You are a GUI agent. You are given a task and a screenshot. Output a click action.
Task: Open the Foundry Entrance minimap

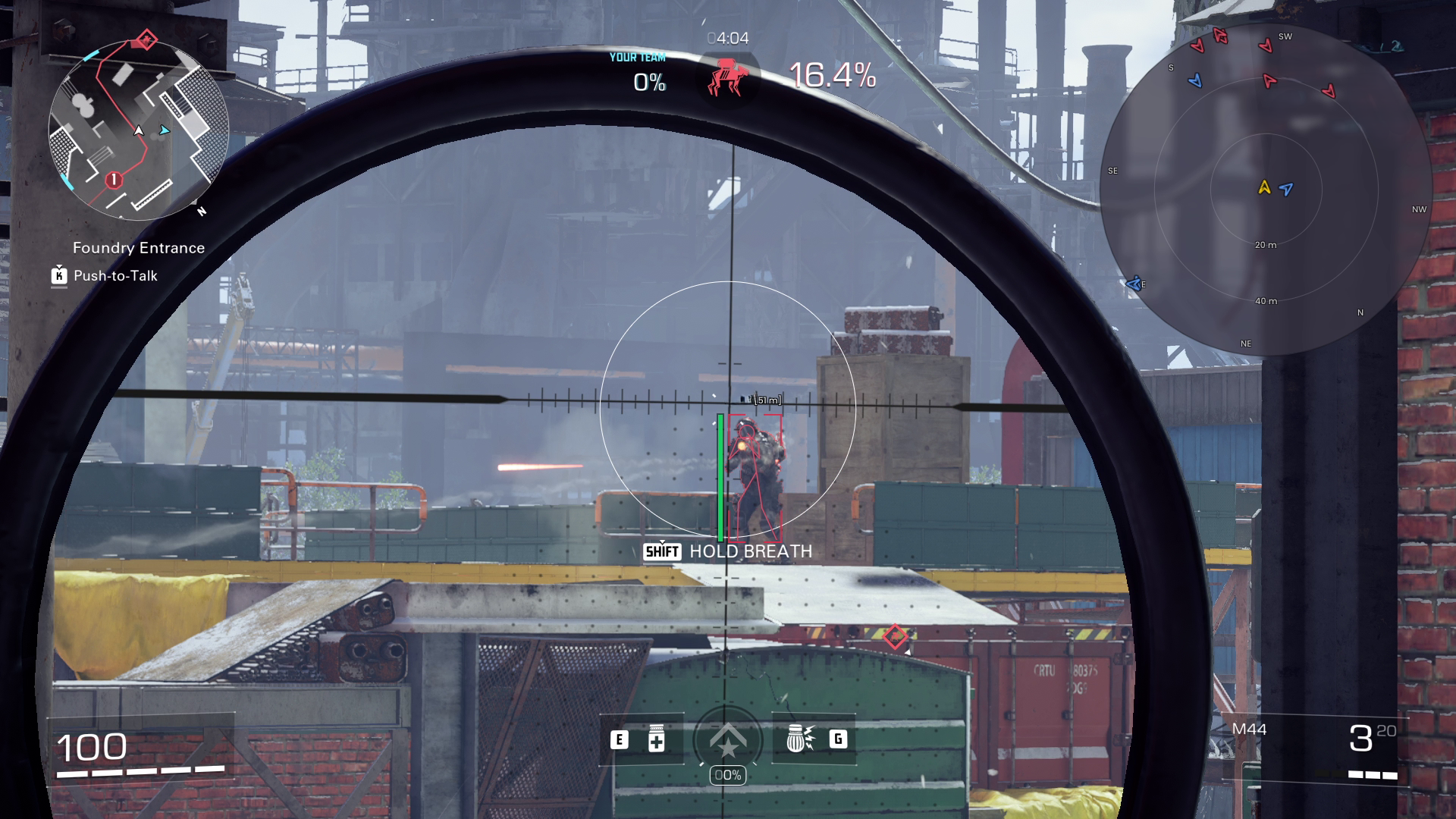click(x=138, y=130)
